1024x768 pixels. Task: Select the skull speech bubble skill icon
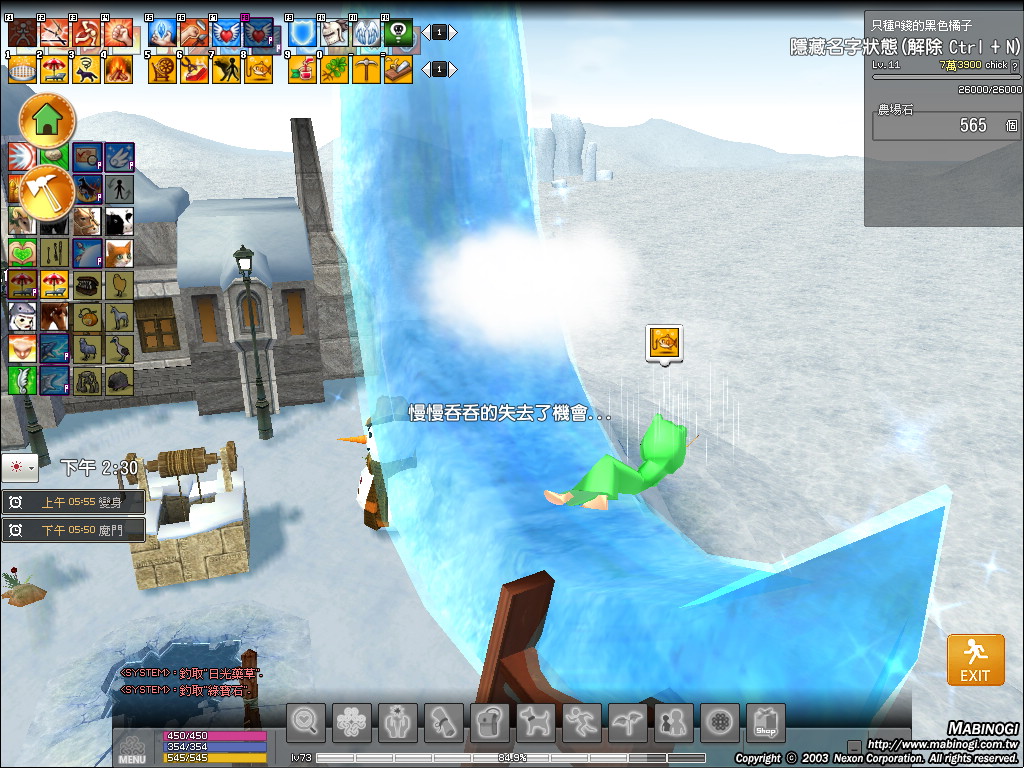[x=398, y=33]
